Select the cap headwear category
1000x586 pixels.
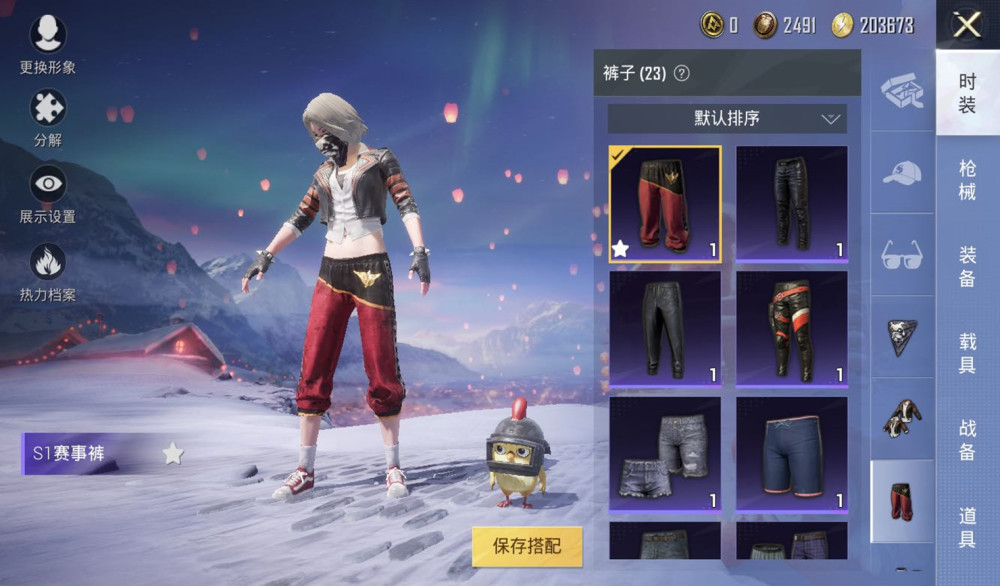tap(902, 172)
